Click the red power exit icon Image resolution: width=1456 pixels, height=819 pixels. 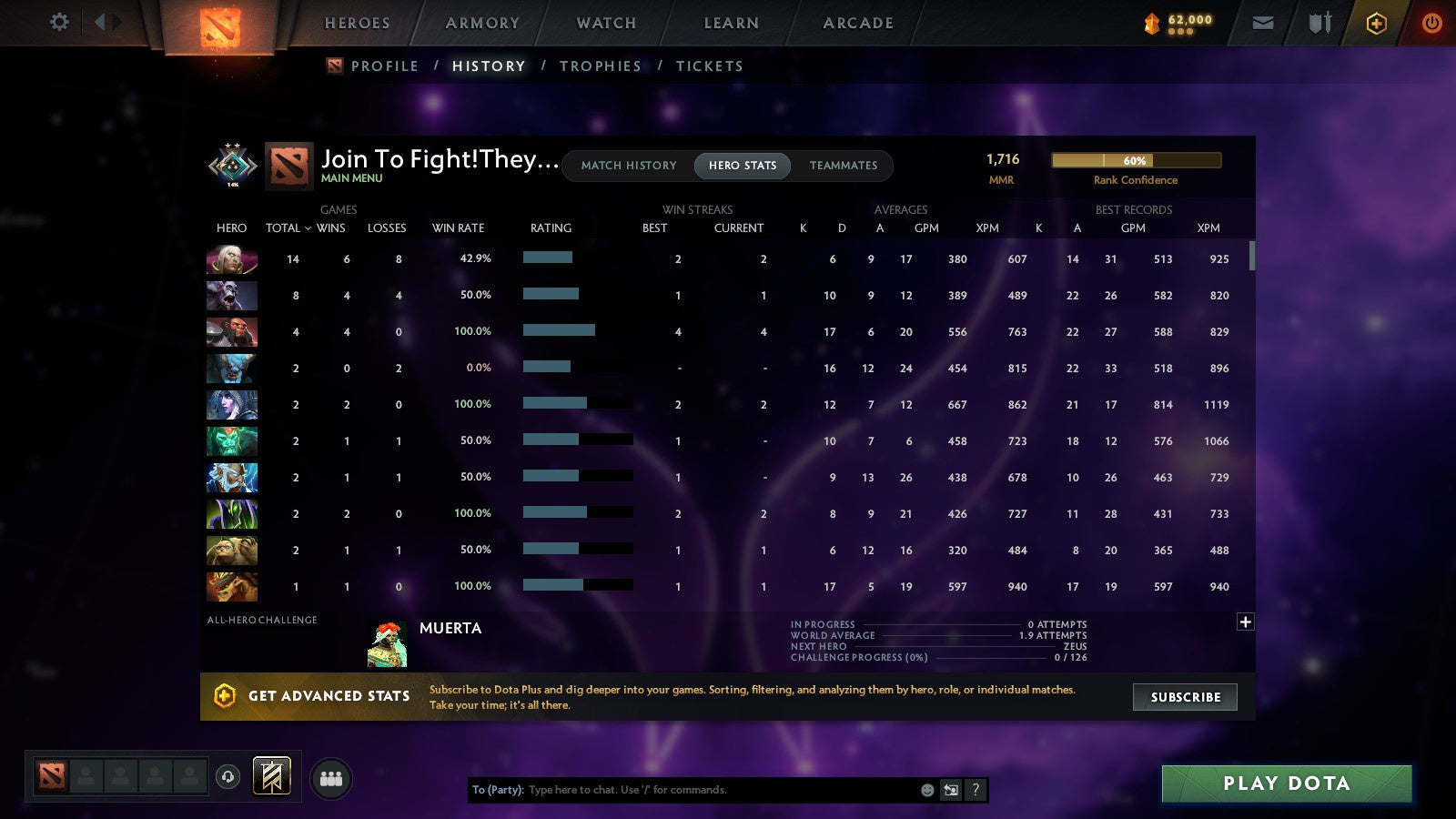(x=1431, y=23)
